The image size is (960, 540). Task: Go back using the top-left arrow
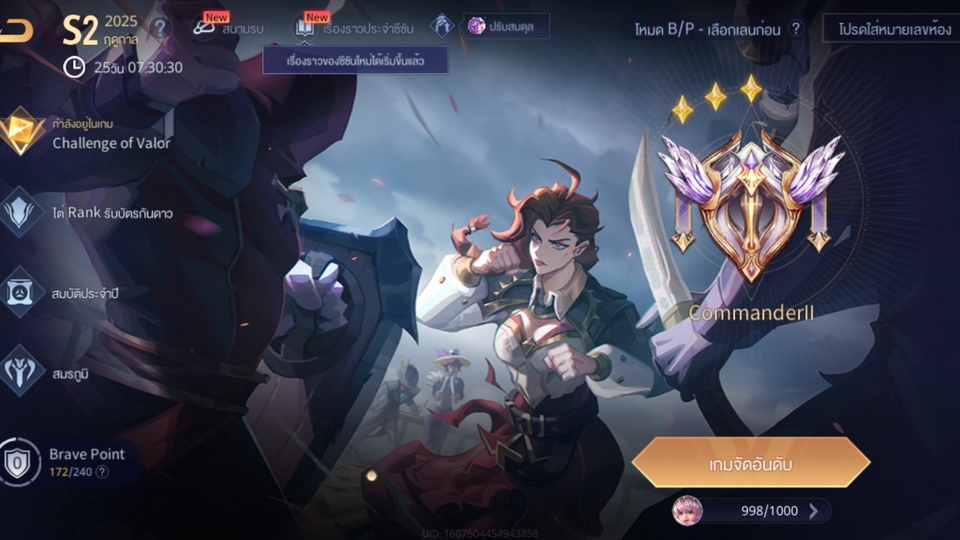click(16, 30)
